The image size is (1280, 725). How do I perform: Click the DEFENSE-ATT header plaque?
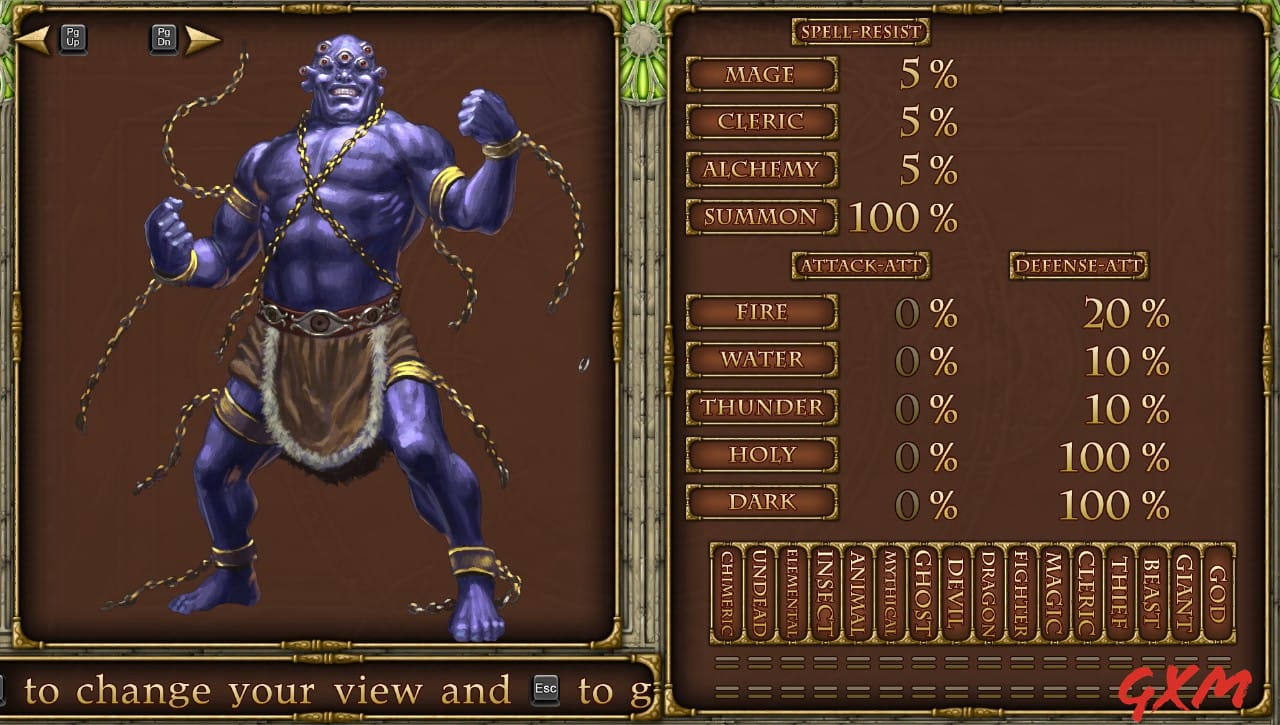tap(1080, 266)
